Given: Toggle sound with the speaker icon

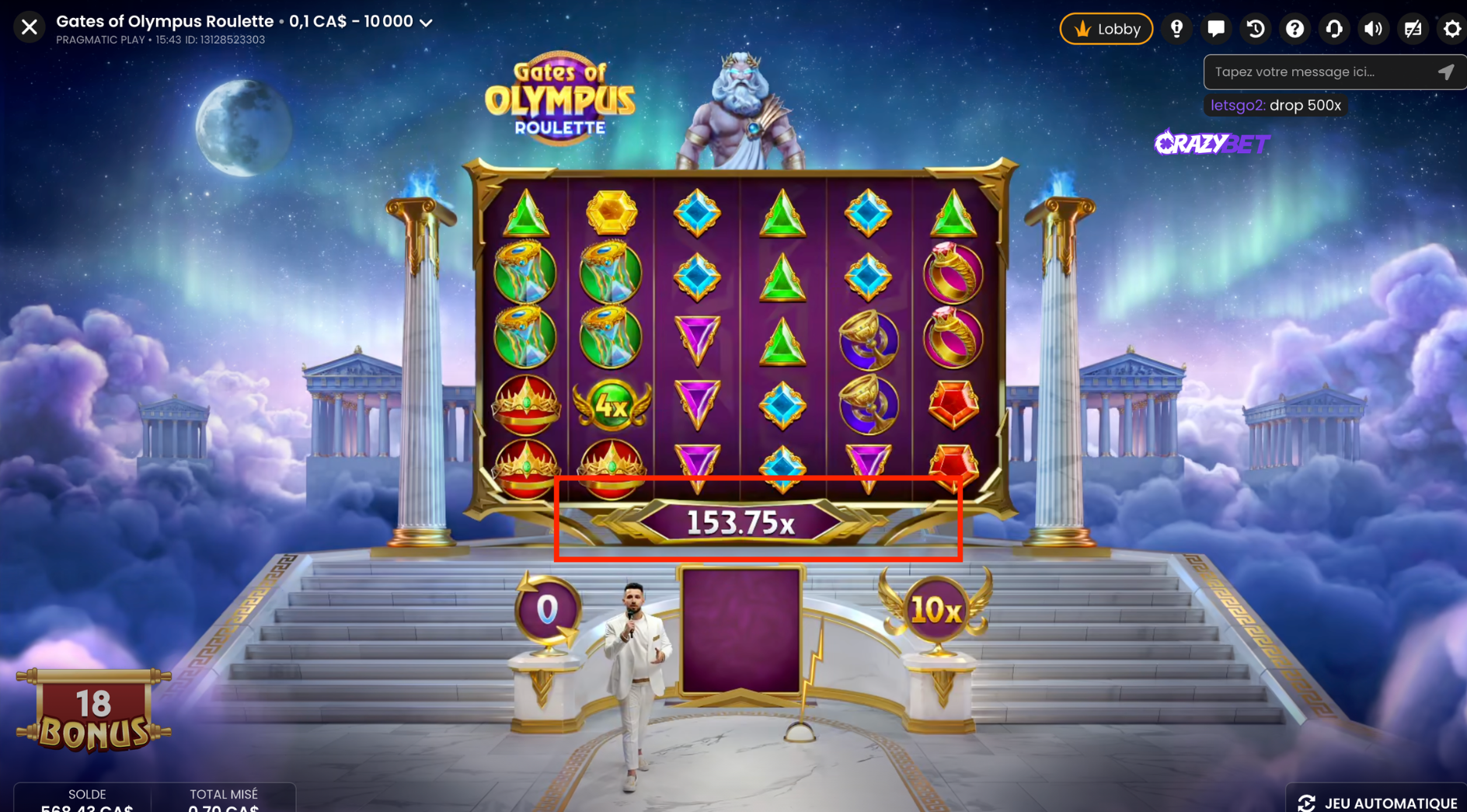Looking at the screenshot, I should pyautogui.click(x=1373, y=29).
